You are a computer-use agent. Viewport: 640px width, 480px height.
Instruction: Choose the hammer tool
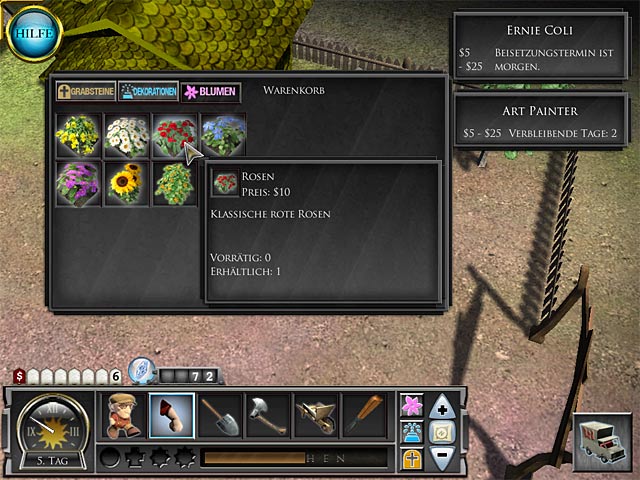click(268, 415)
